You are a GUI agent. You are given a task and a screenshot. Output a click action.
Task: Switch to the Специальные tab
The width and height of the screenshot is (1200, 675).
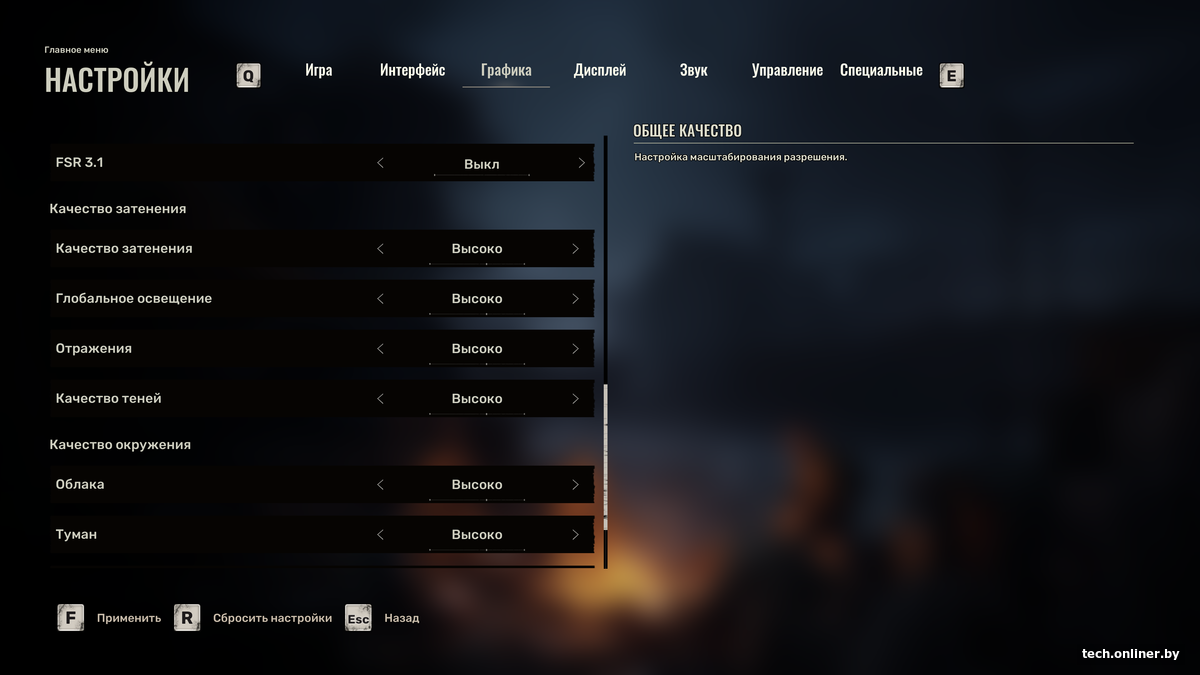881,71
